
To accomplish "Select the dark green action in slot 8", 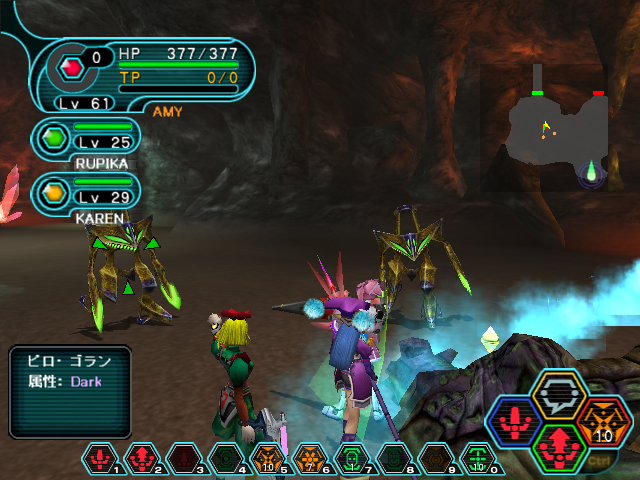I will [x=393, y=458].
